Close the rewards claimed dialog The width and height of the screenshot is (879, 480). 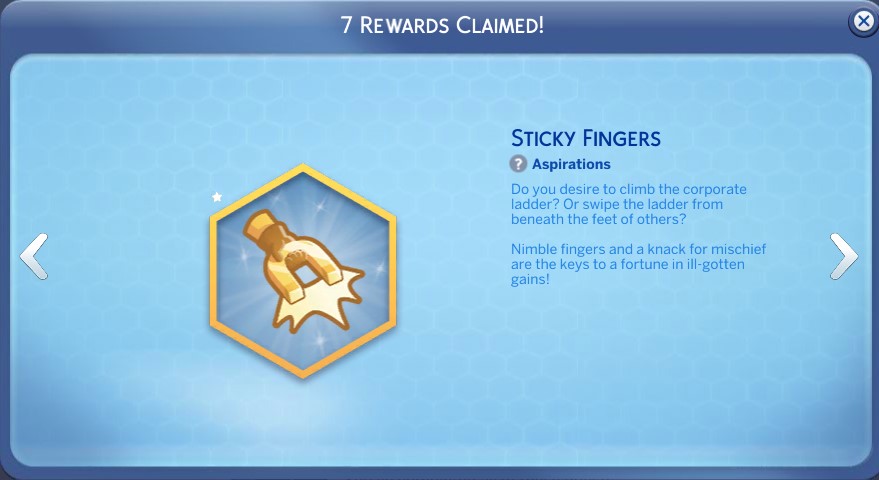click(862, 22)
